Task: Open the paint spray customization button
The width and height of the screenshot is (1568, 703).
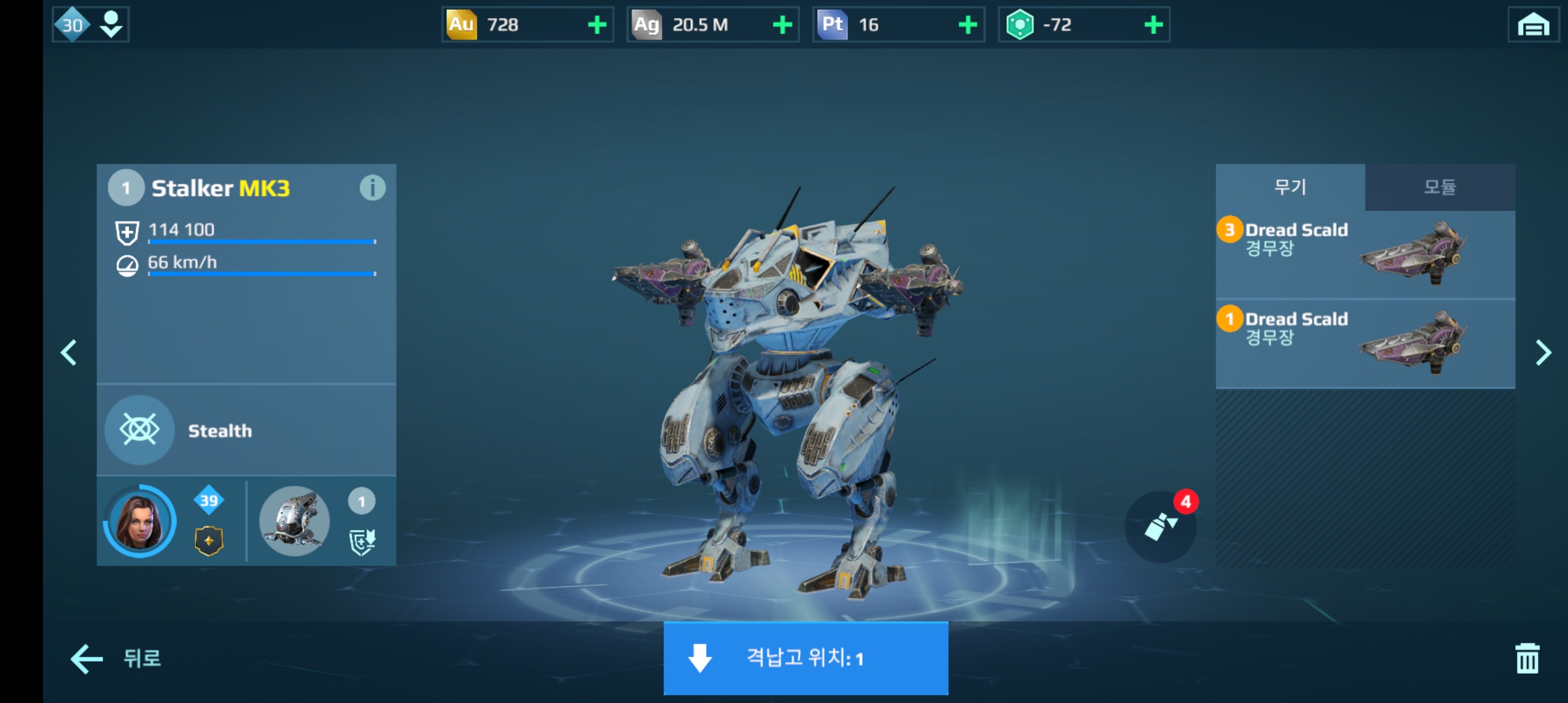Action: [1160, 526]
